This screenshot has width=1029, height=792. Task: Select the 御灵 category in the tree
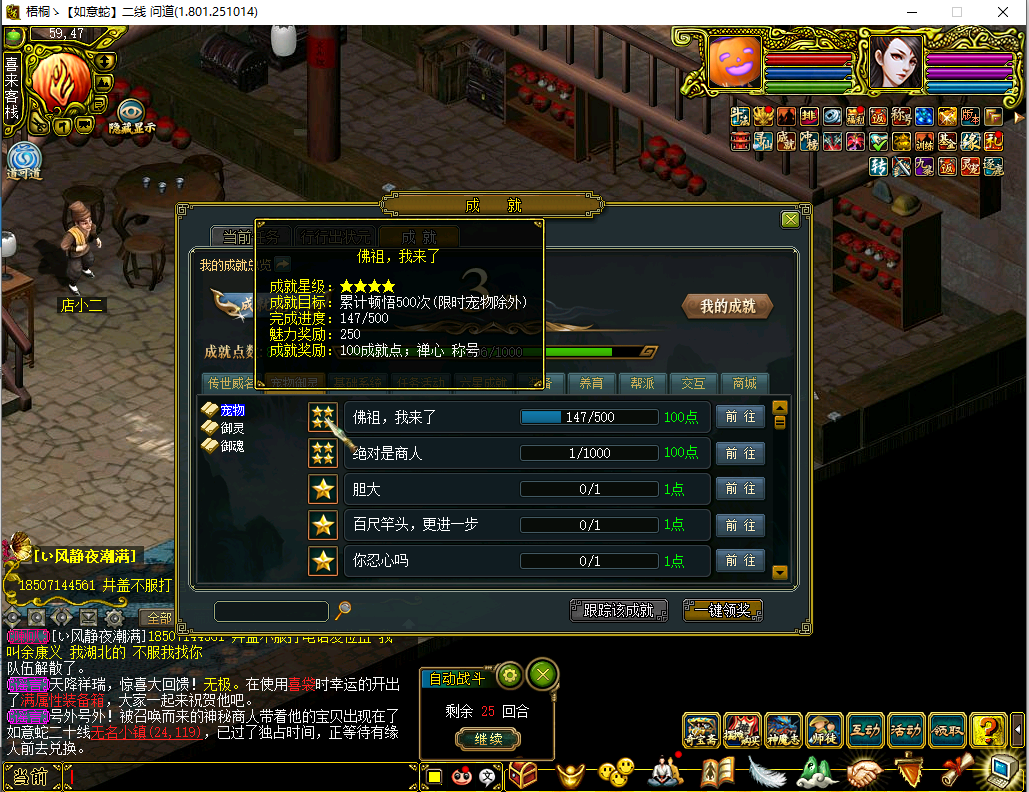click(x=232, y=428)
